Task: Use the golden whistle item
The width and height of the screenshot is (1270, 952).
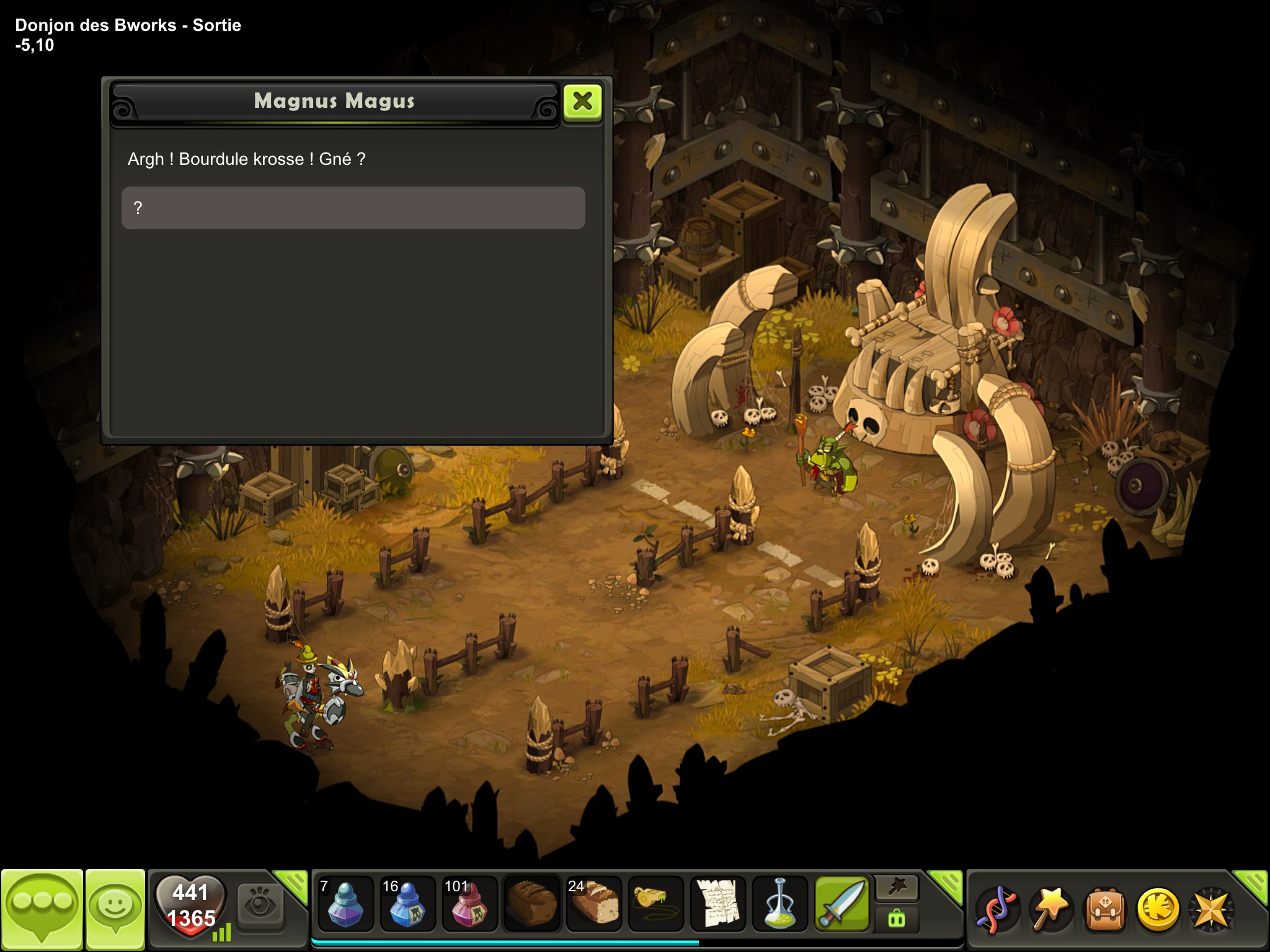Action: coord(656,904)
